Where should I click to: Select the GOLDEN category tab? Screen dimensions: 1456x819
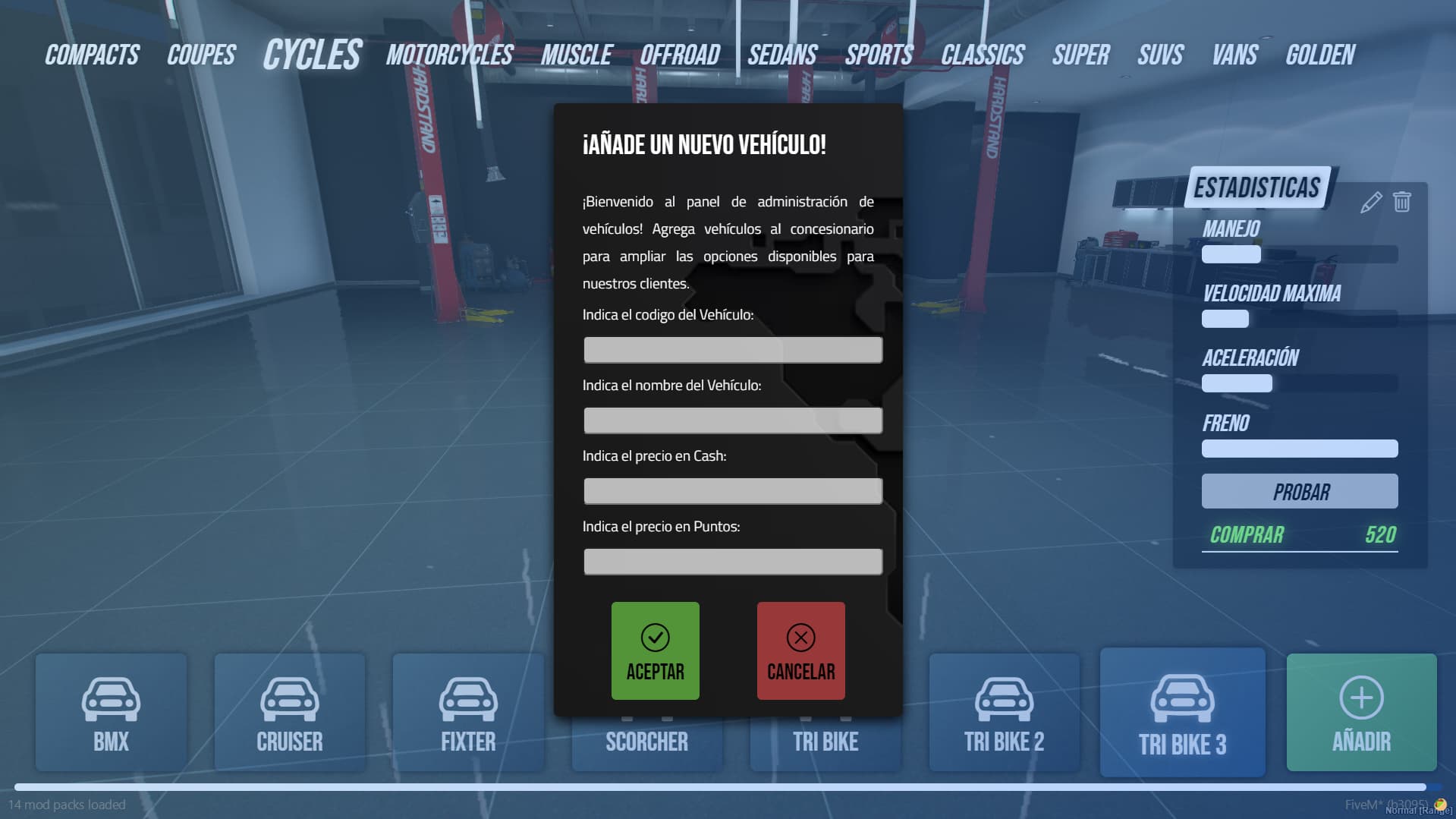(x=1319, y=54)
